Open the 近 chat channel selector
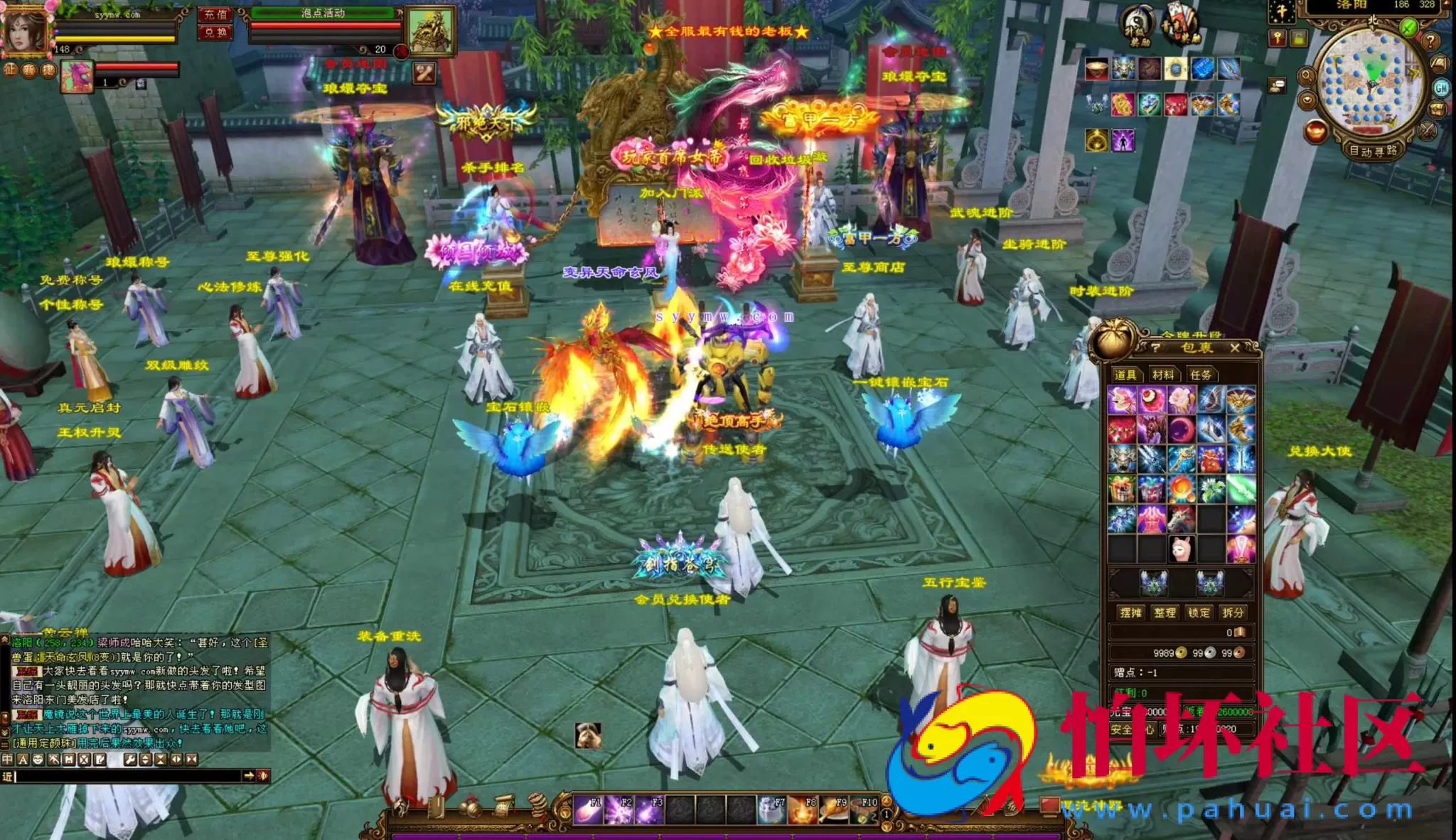 coord(9,777)
